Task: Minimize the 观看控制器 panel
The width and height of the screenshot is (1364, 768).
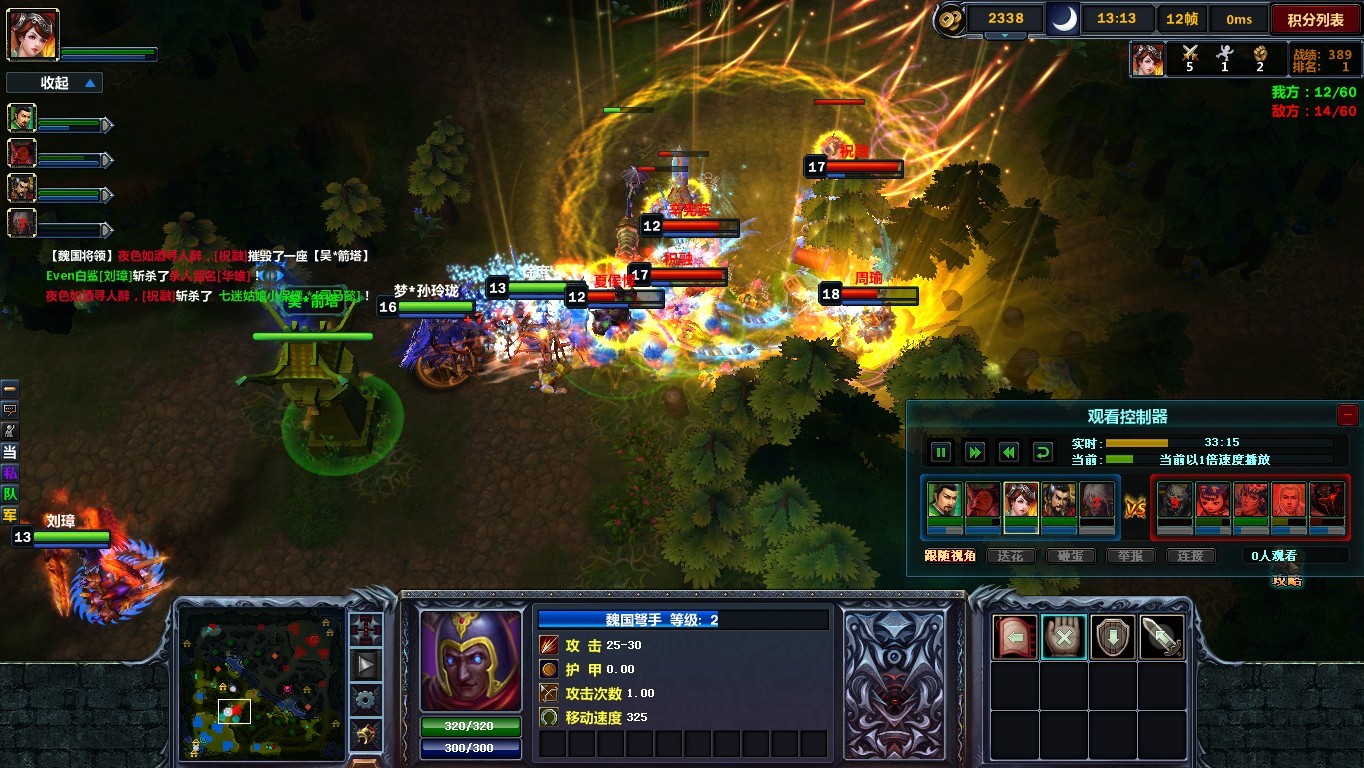Action: tap(1348, 415)
